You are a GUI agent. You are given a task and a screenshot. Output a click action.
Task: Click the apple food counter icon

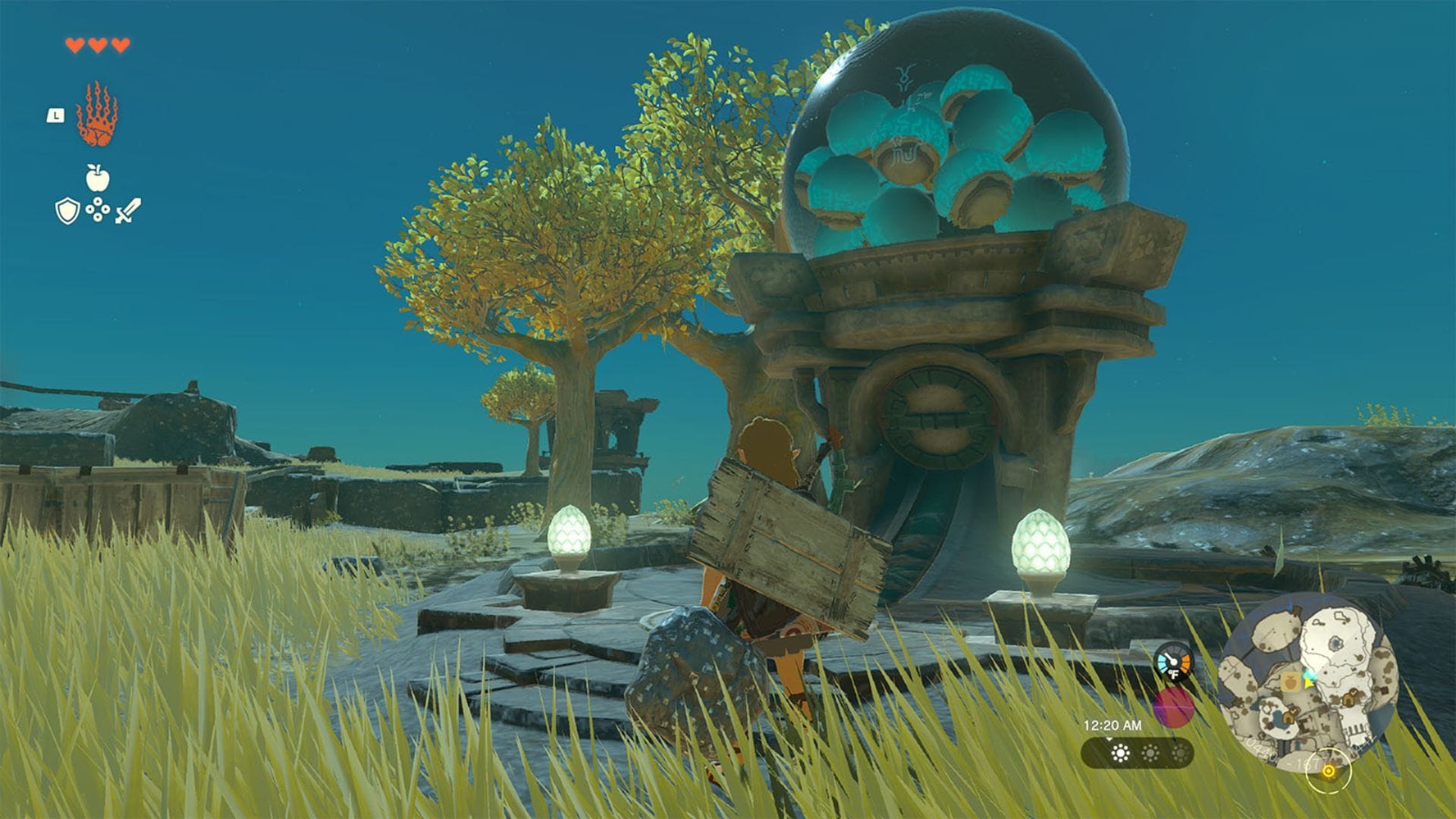96,177
